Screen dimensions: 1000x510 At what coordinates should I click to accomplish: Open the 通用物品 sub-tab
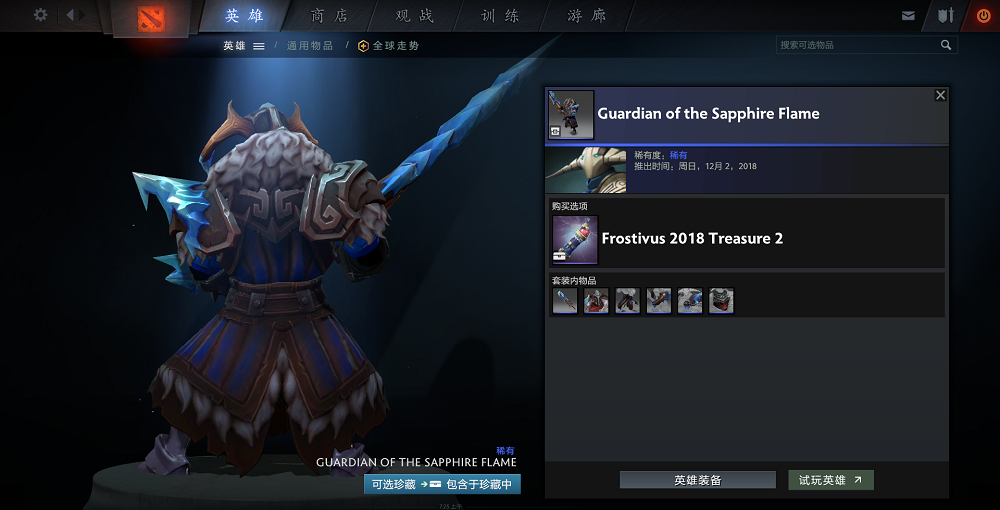(310, 46)
